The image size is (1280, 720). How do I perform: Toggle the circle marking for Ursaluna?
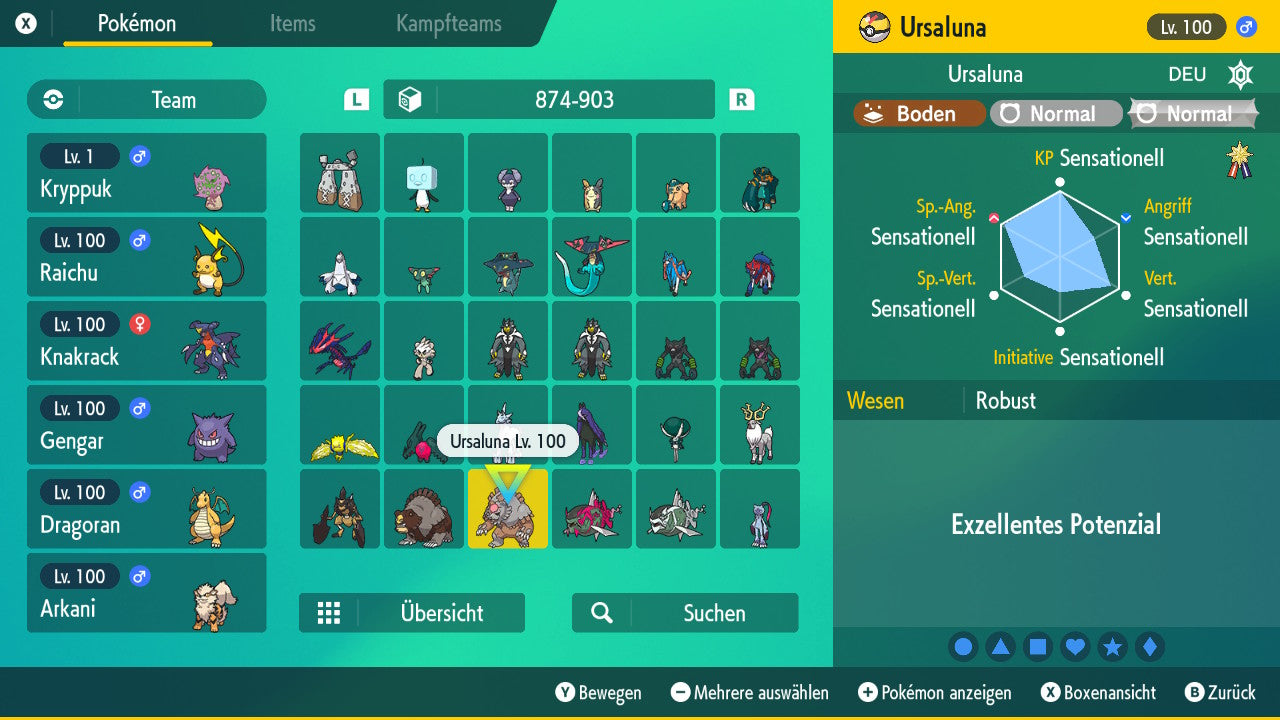click(963, 647)
